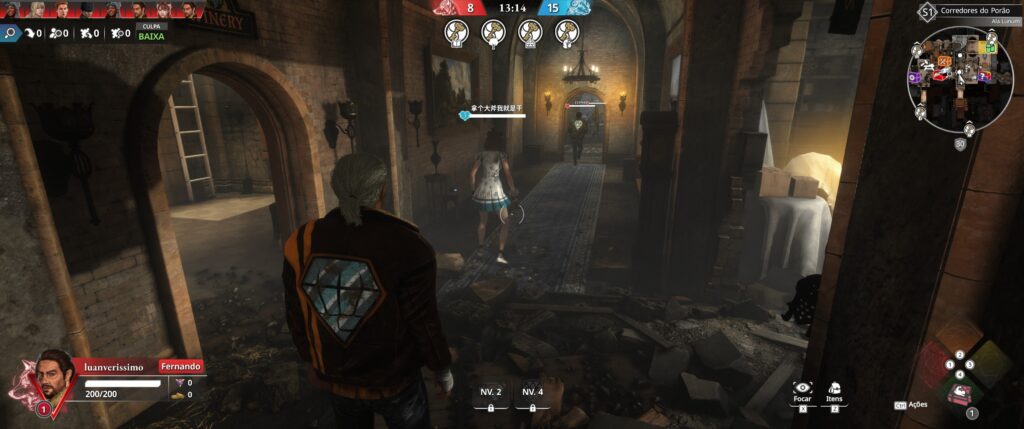Click the CULPA BAIXA guilt indicator

tap(153, 30)
